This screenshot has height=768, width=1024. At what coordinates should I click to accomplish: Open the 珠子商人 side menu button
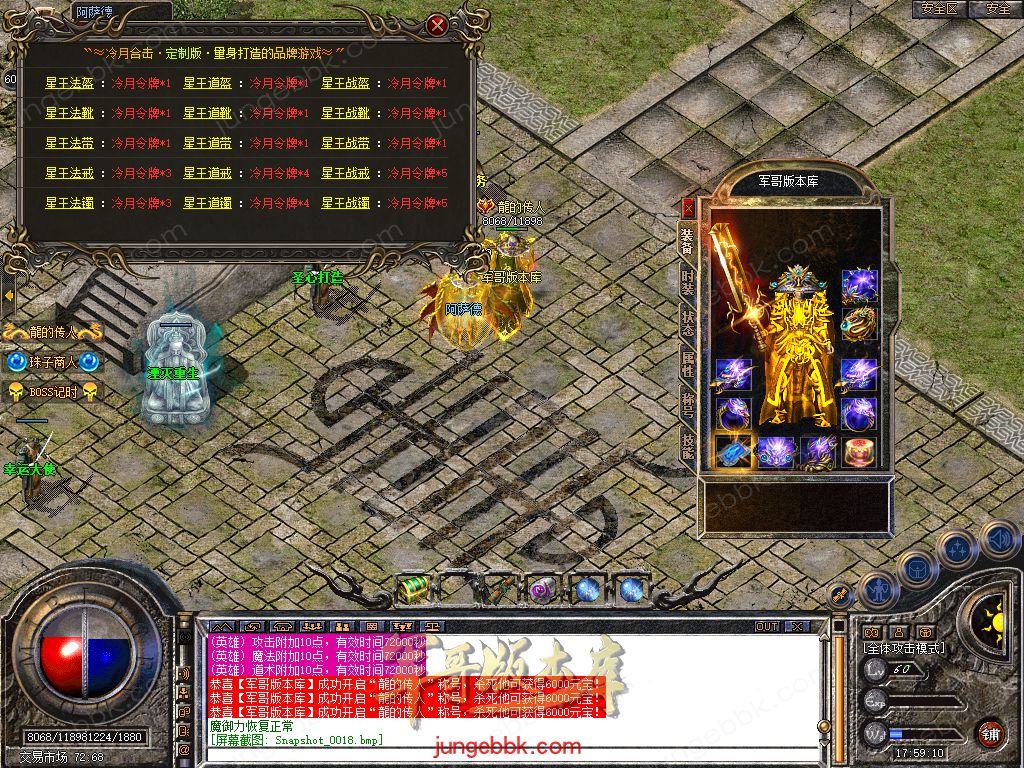54,362
